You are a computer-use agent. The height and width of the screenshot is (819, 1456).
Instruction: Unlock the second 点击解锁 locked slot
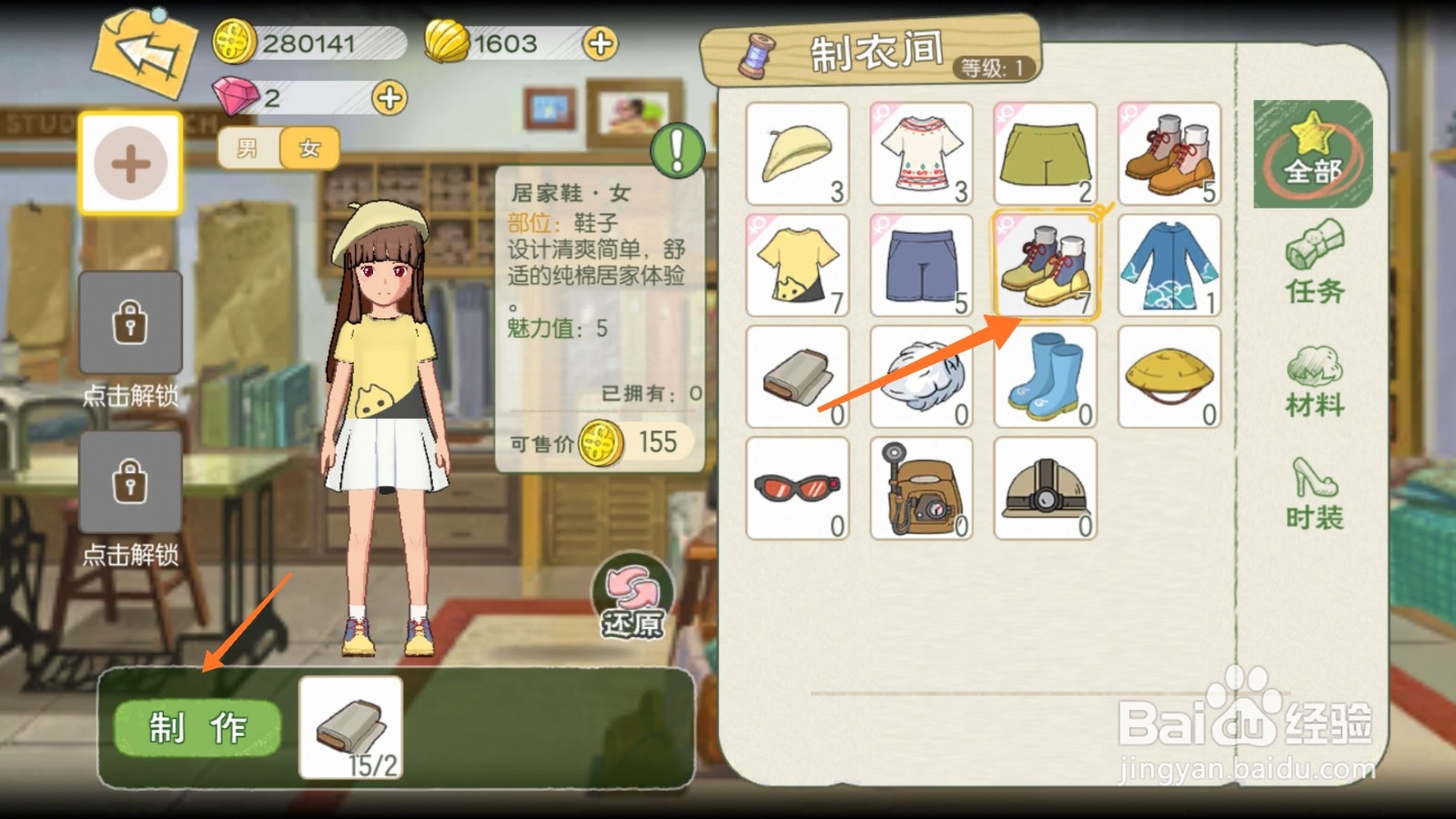tap(132, 480)
